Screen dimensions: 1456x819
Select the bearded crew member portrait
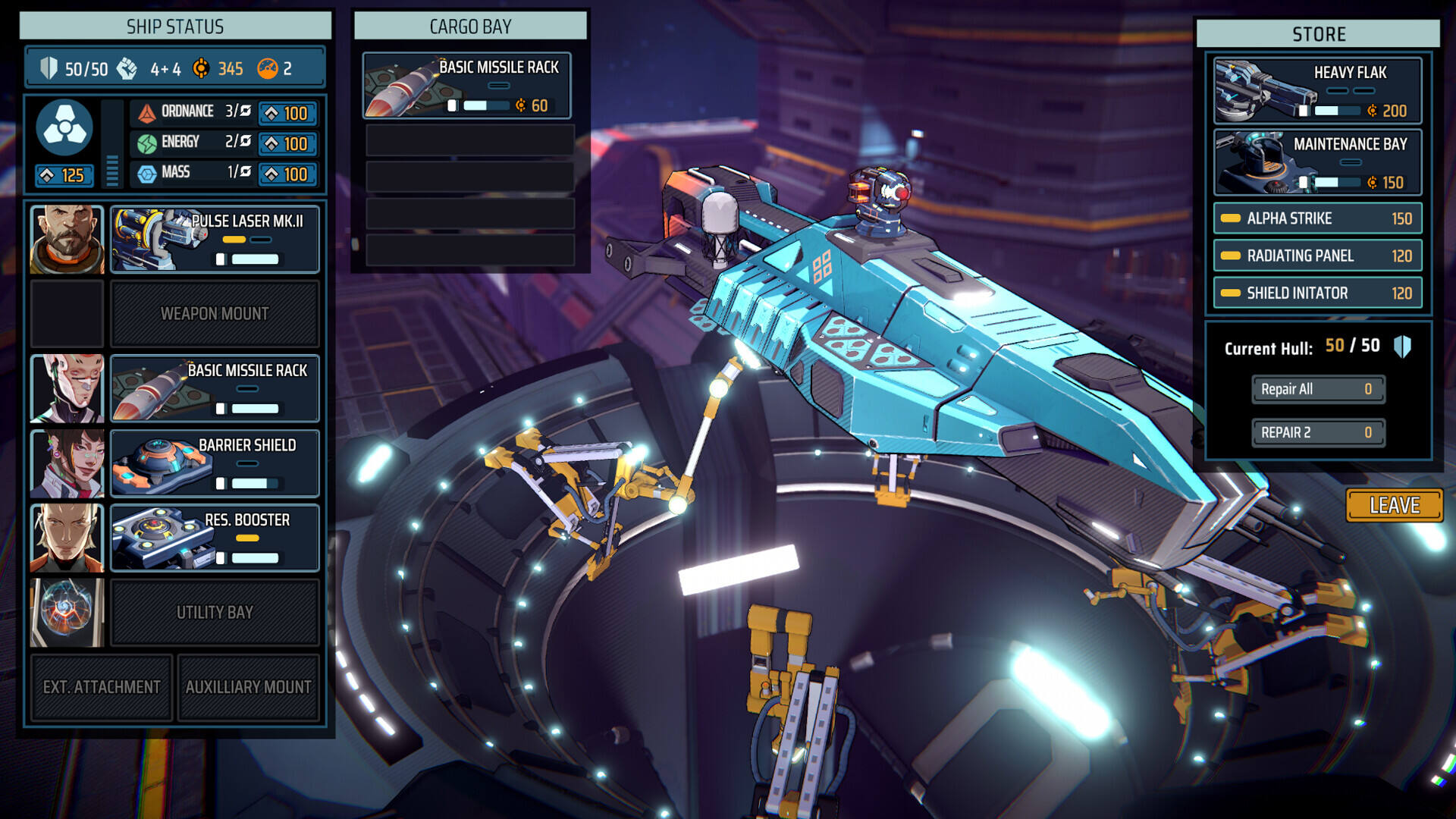[67, 240]
